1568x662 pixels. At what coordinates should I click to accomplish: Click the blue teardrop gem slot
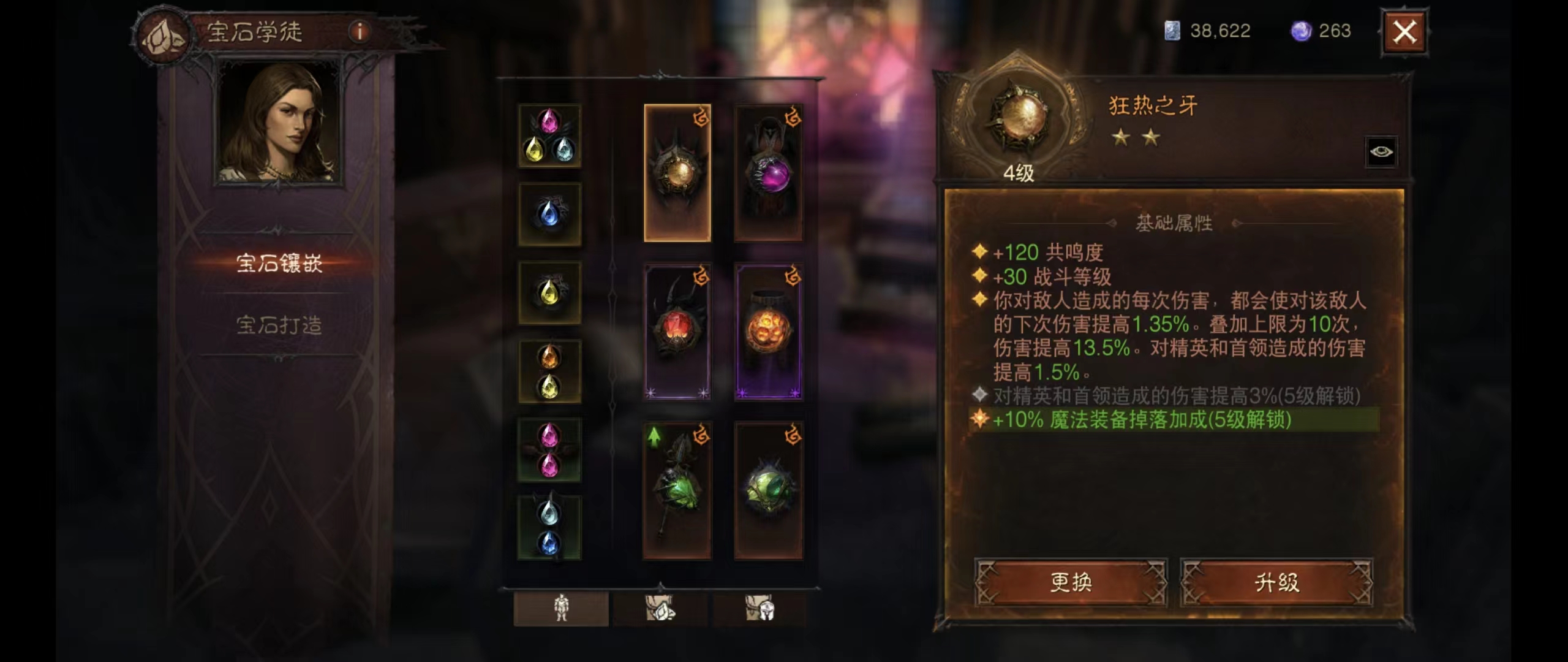(x=550, y=215)
